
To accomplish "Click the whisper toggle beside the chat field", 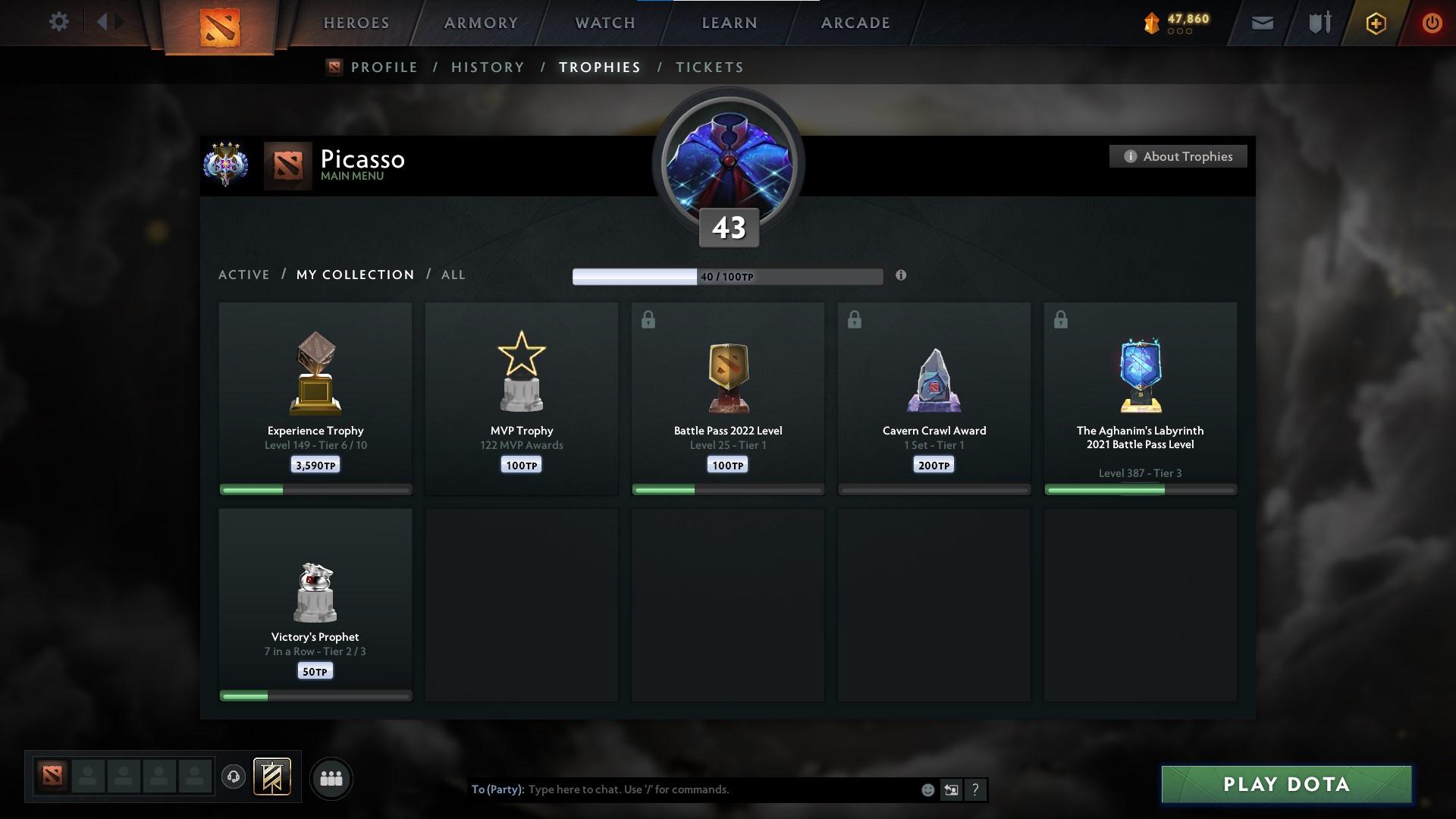I will pos(952,789).
